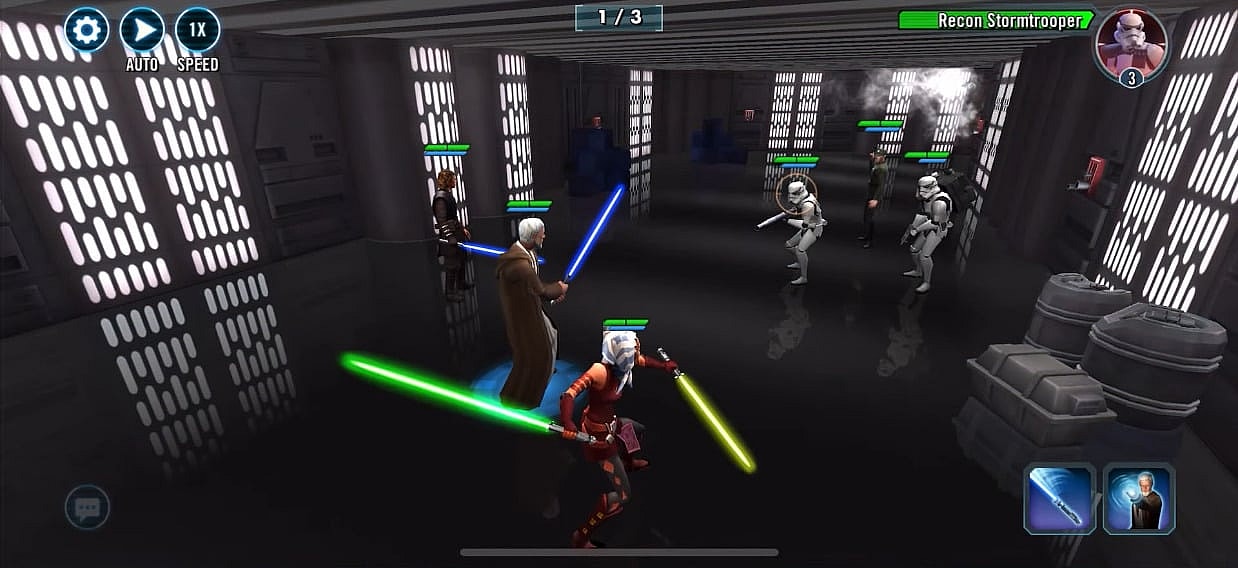Activate the old Jedi special ability
This screenshot has width=1238, height=568.
[1138, 498]
